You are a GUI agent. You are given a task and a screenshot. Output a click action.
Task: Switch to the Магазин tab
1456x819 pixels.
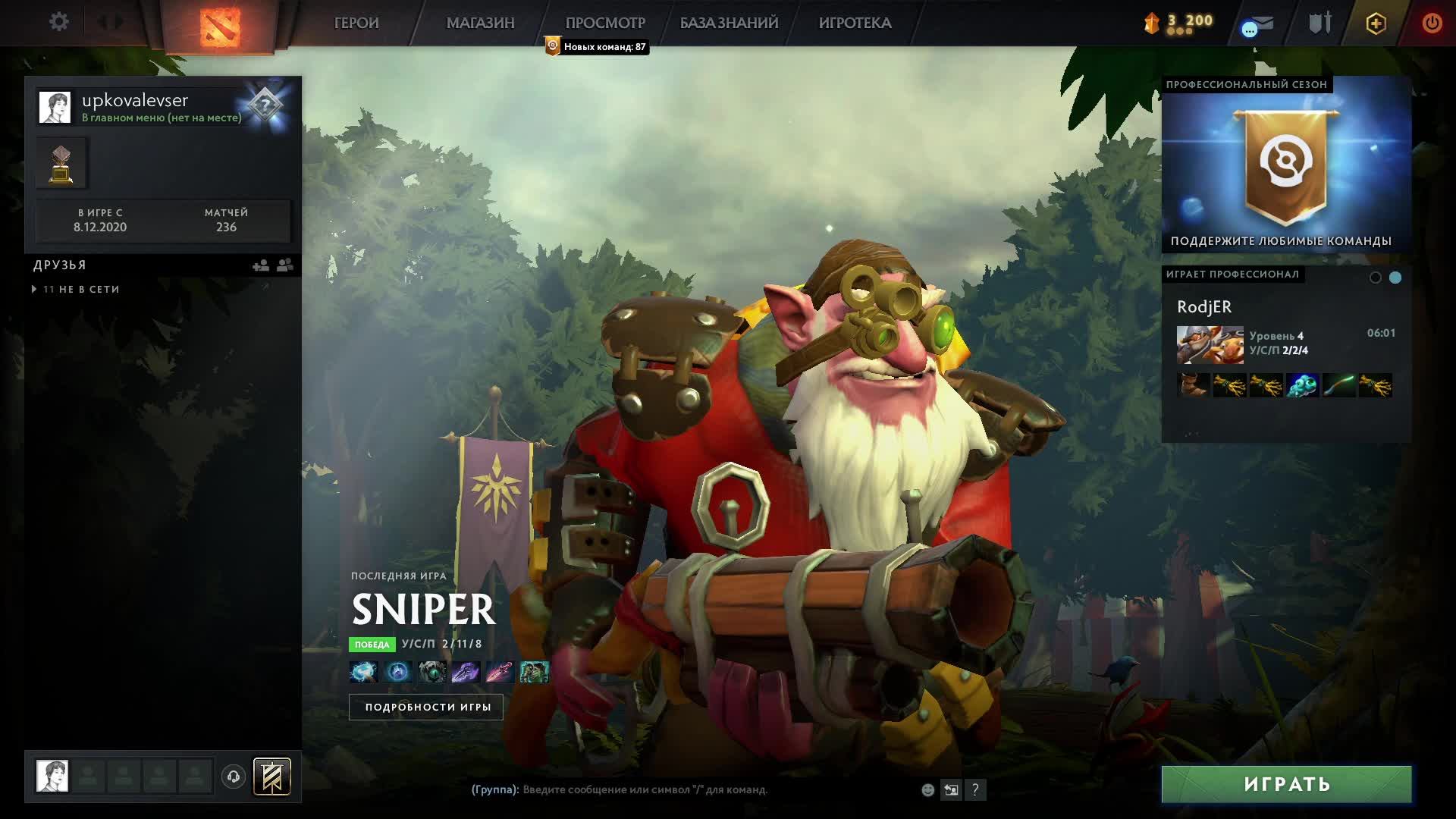point(480,23)
